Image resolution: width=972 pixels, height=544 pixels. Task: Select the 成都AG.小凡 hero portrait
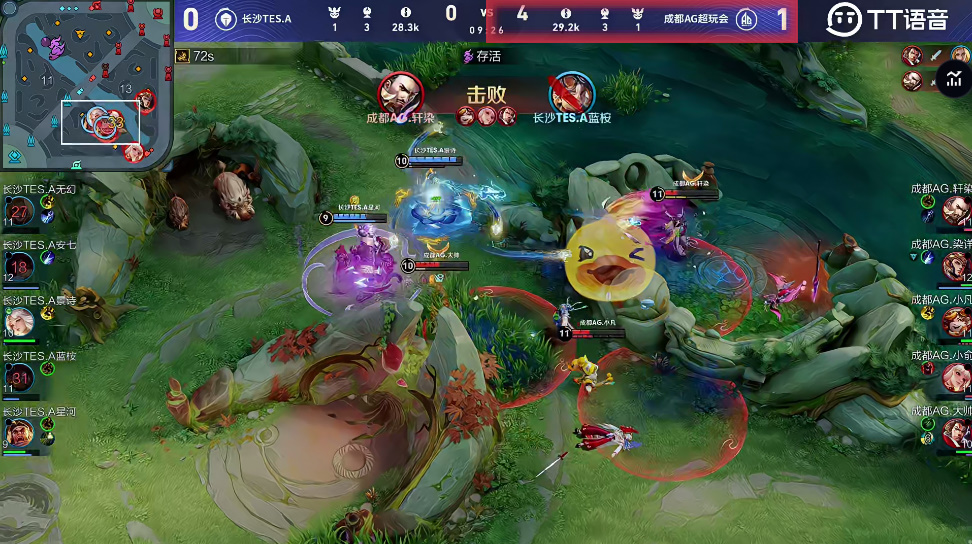click(956, 322)
